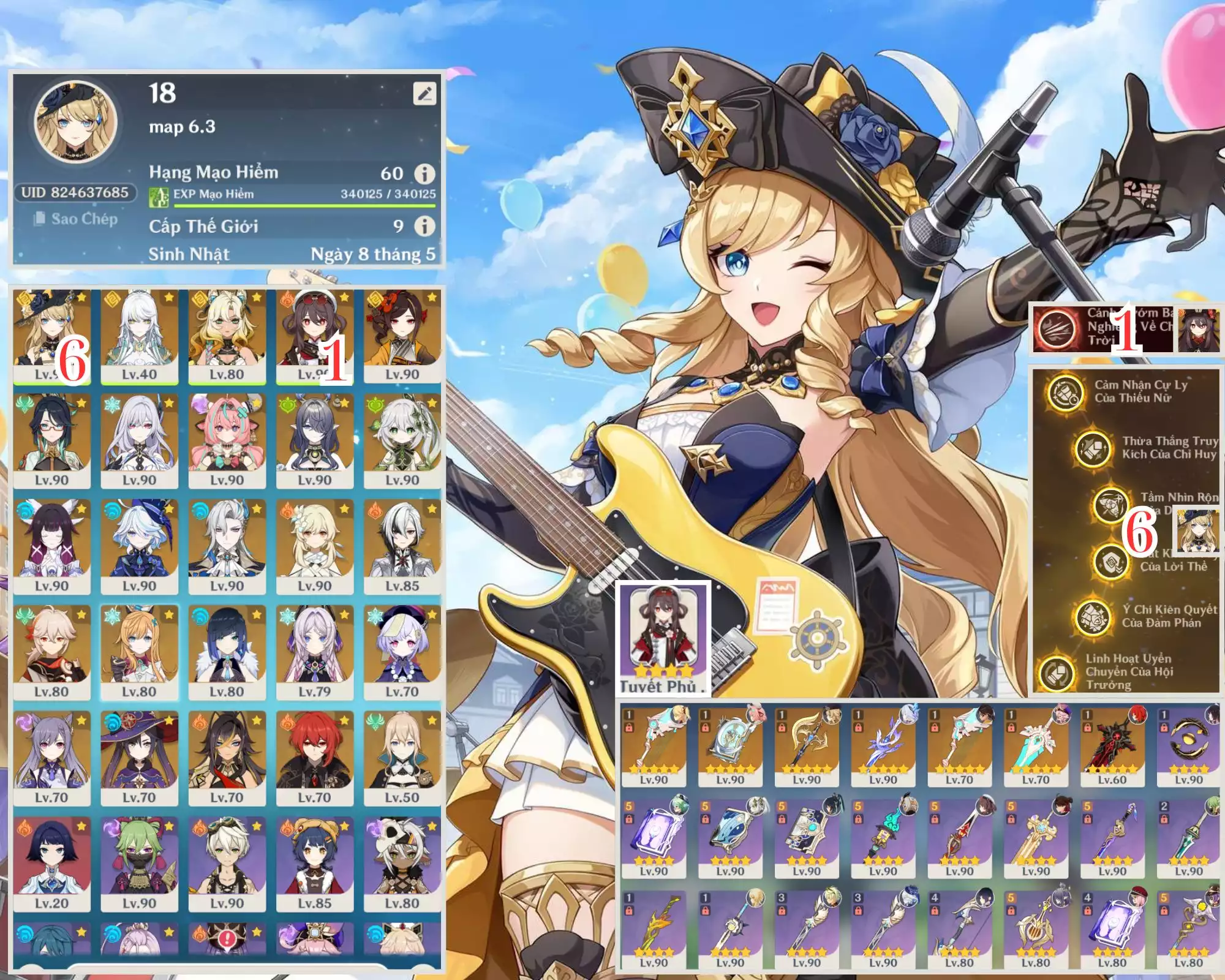Select constellation Linh Hoạt Uyển Chuyển Của Hội Trưởng
Image resolution: width=1225 pixels, height=980 pixels.
pos(1057,672)
